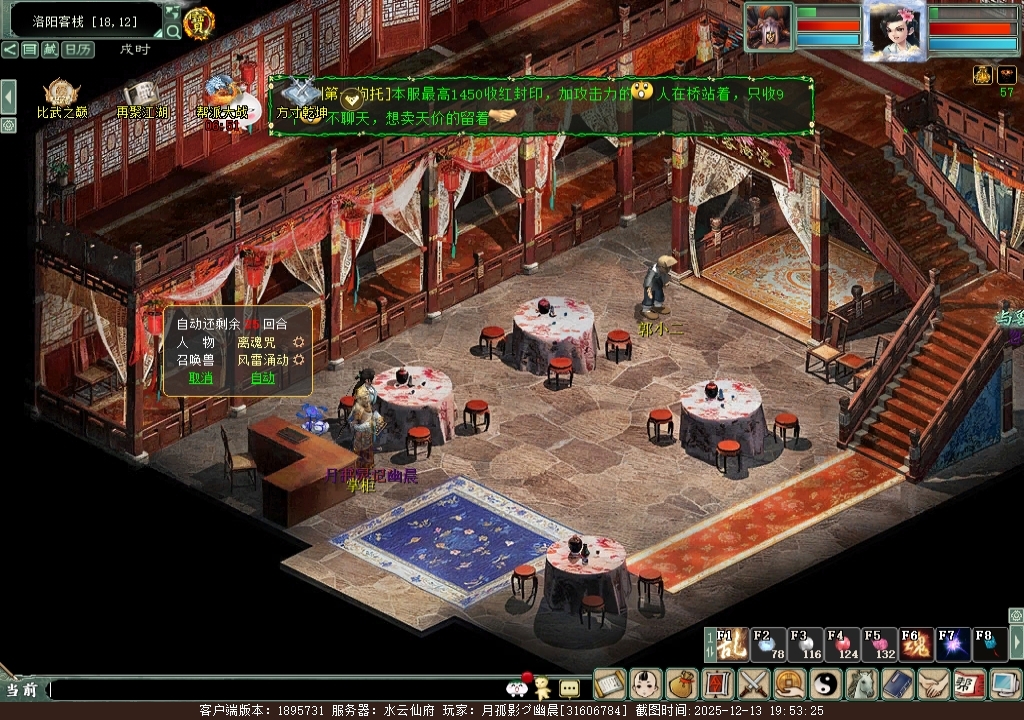Use the F4 red potion with 124 count

[x=842, y=645]
